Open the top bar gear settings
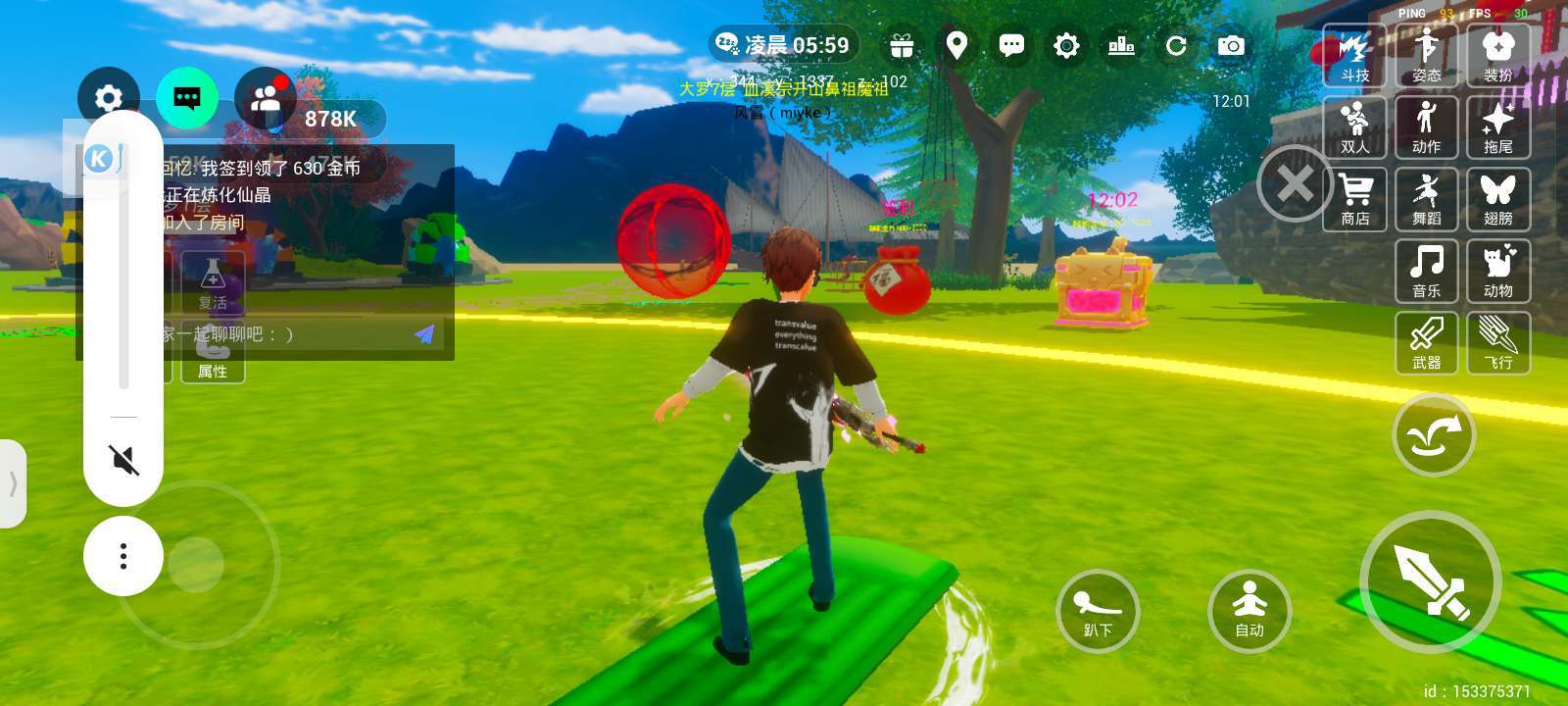 click(1066, 45)
